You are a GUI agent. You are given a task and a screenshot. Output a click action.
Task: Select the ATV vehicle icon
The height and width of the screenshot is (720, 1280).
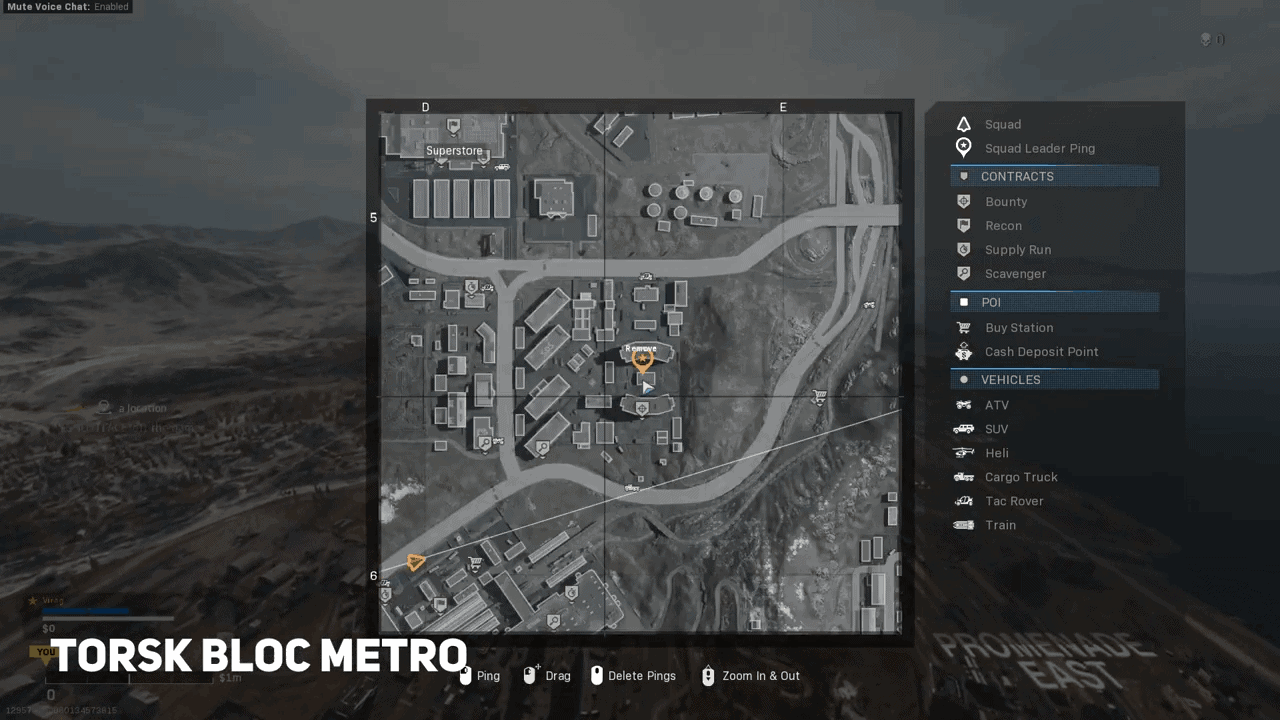[963, 404]
